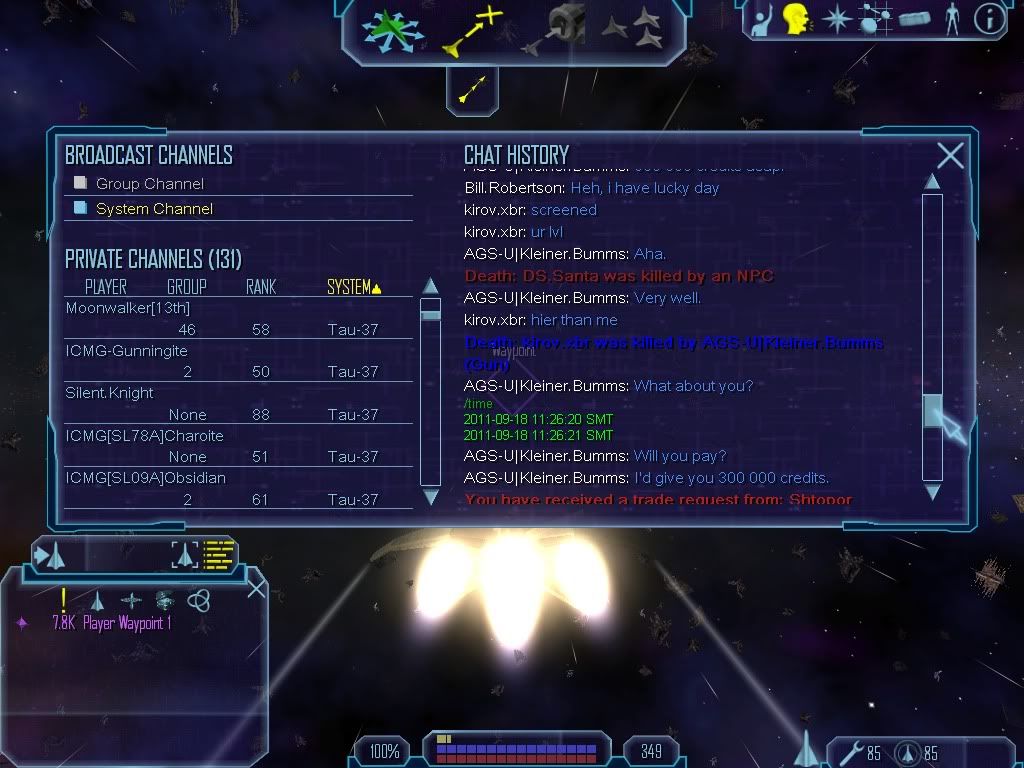Select player ICMG-Gunningite in the list
The image size is (1024, 768).
tap(126, 351)
